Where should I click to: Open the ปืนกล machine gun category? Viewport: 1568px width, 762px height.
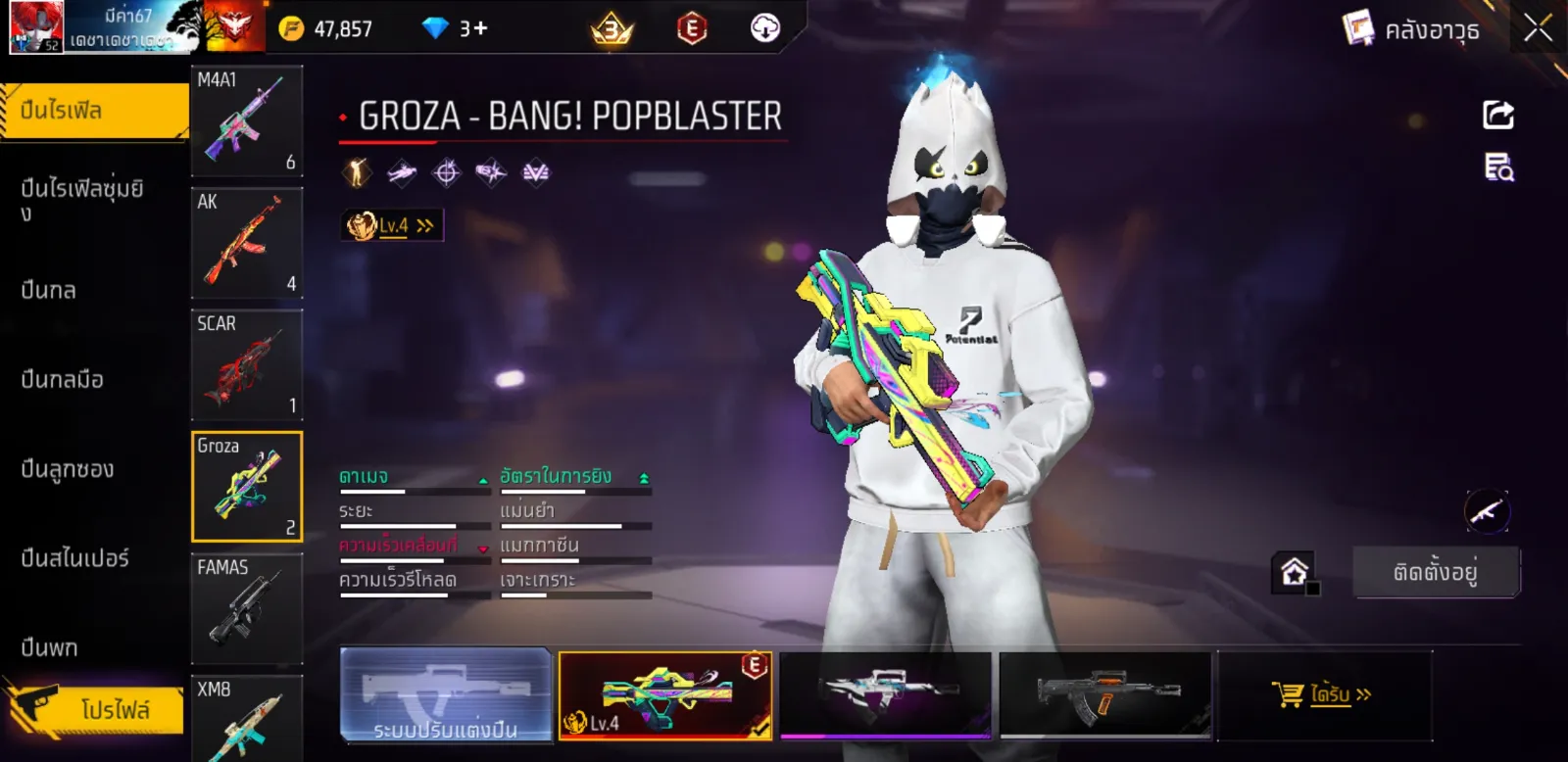click(49, 290)
